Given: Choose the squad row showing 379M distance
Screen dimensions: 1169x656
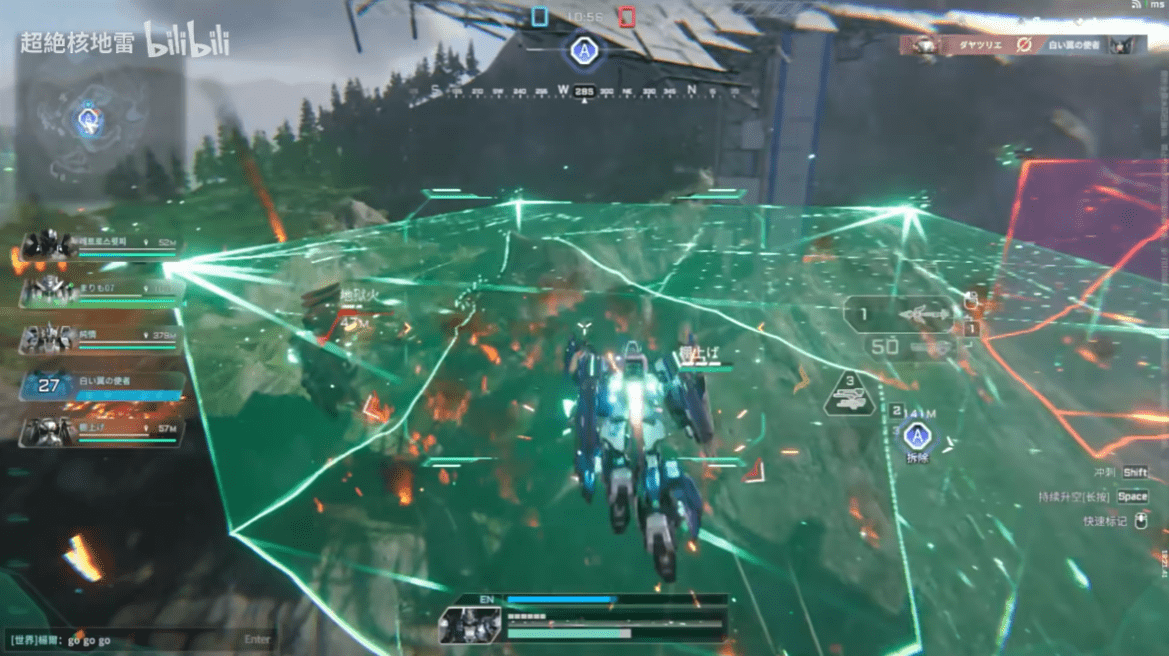Looking at the screenshot, I should (100, 338).
